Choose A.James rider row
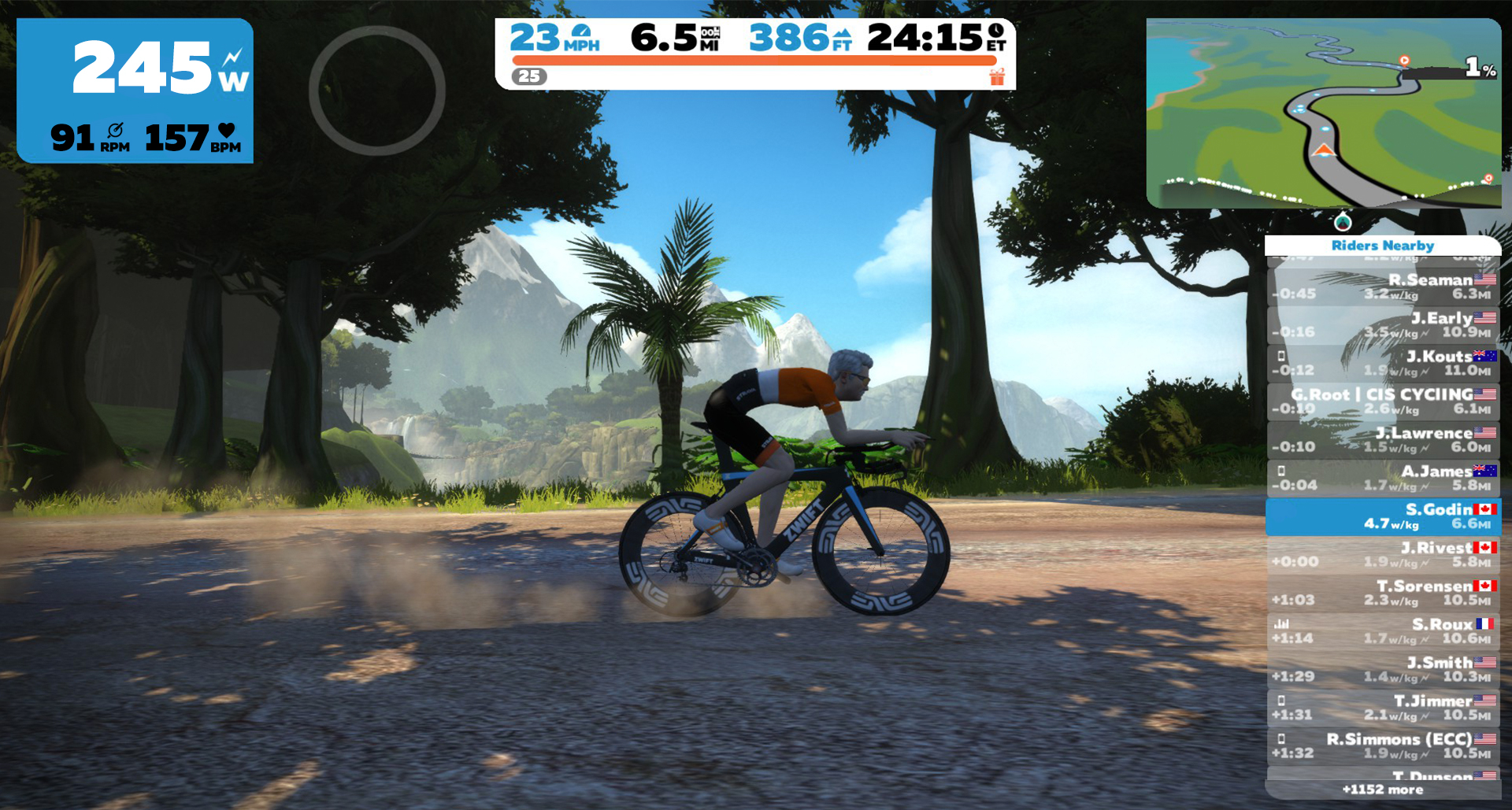The height and width of the screenshot is (810, 1512). pos(1383,478)
